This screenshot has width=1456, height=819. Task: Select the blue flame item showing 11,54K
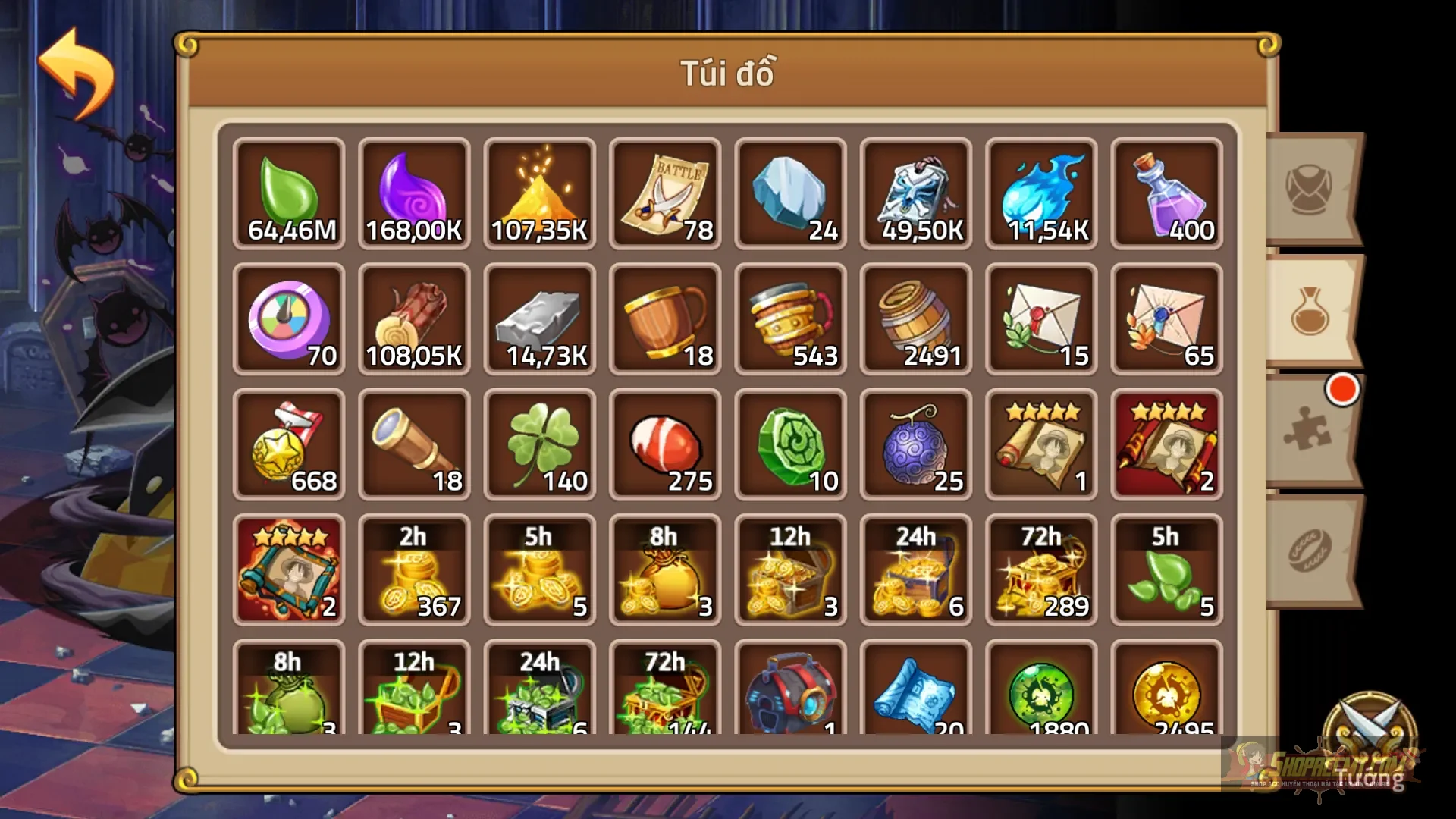(x=1040, y=193)
